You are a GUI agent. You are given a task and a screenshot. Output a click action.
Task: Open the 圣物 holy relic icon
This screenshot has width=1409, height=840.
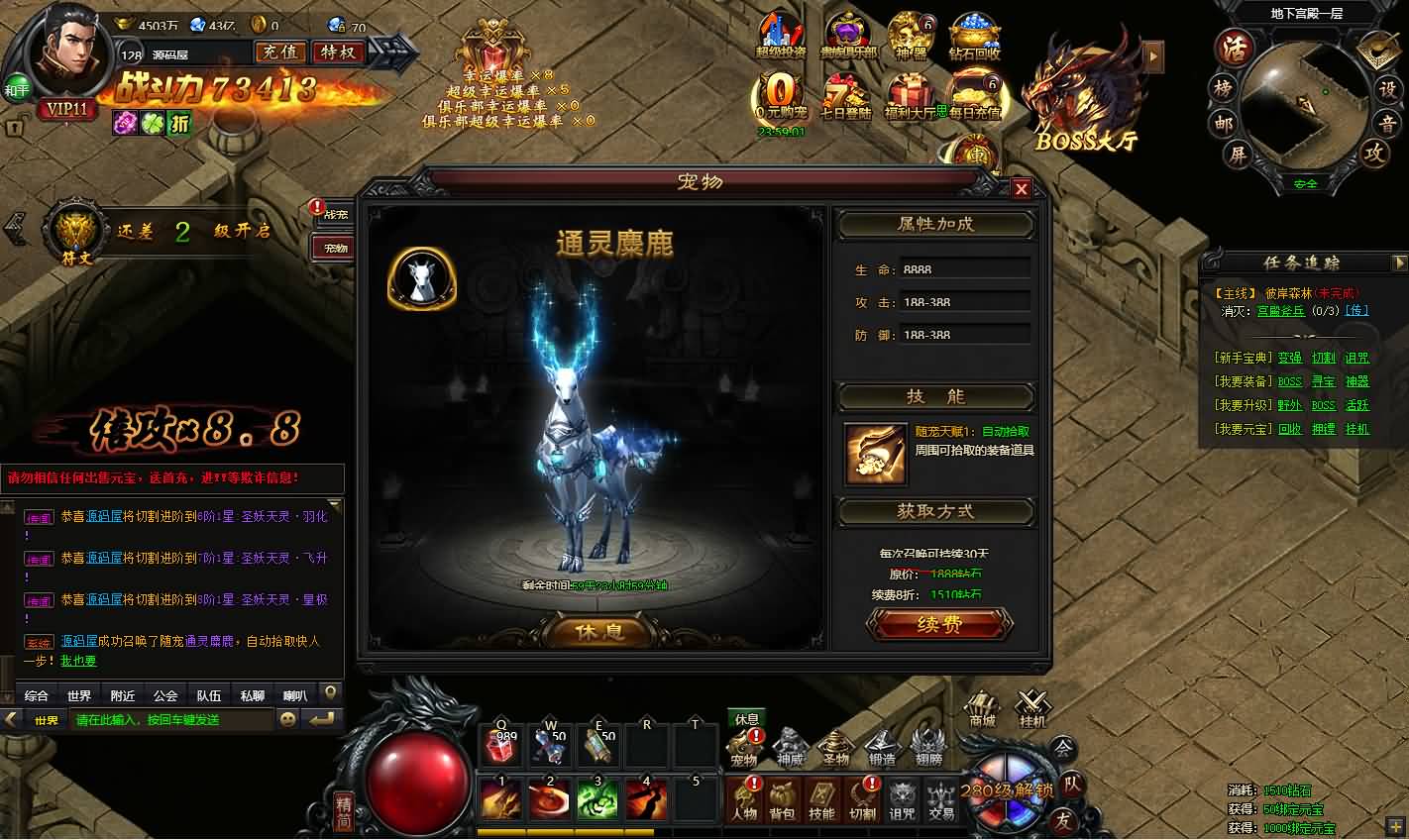coord(834,743)
